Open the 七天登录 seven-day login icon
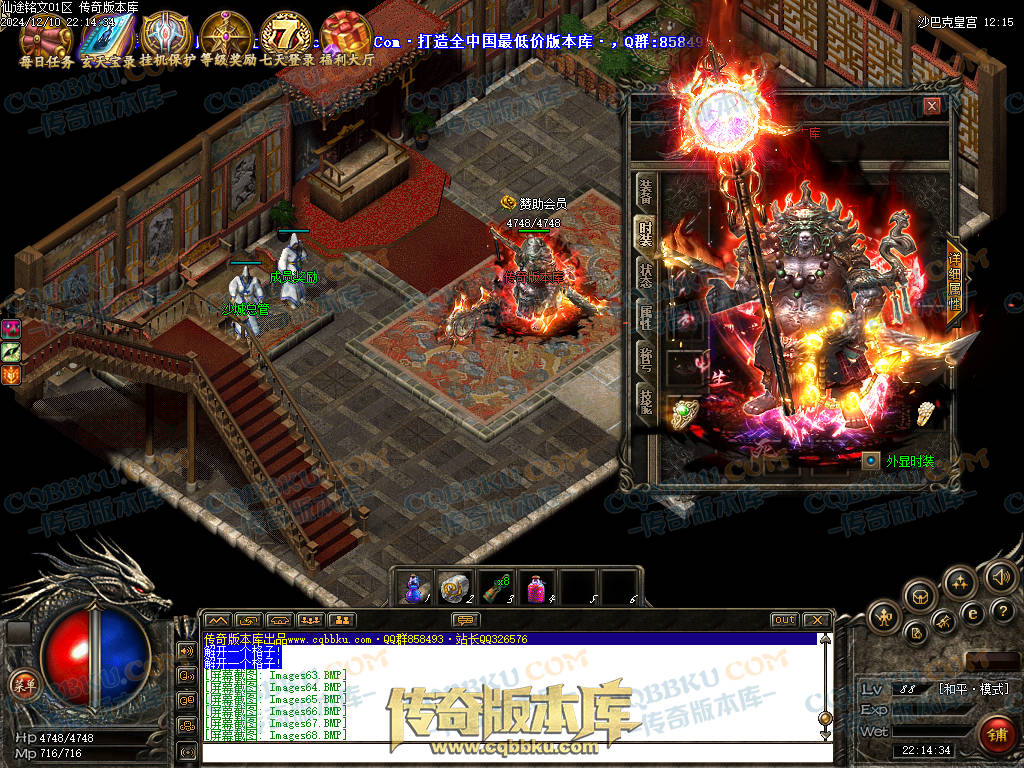This screenshot has height=768, width=1024. tap(287, 34)
